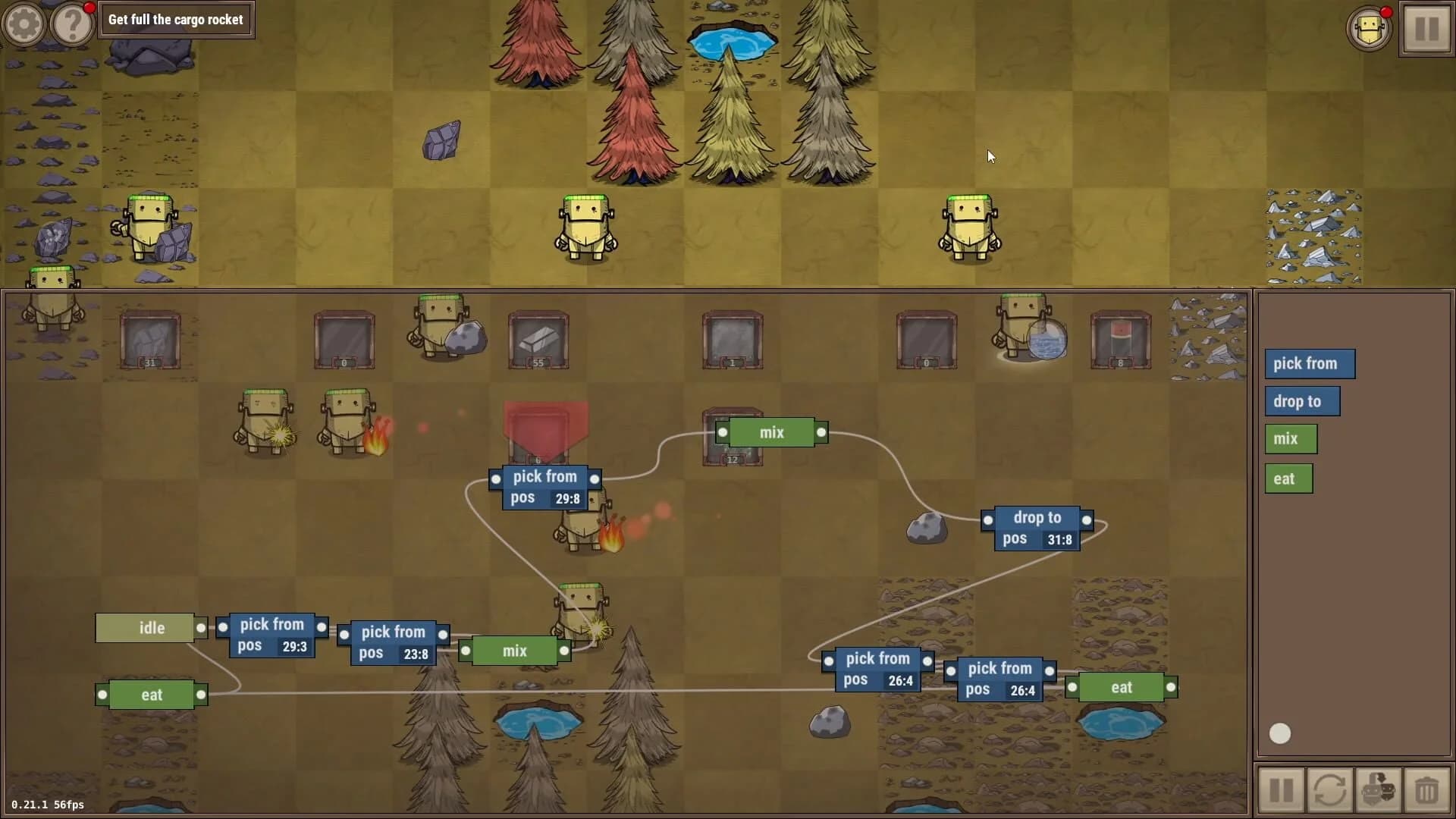
Task: Pause the program with bottom toolbar pause icon
Action: tap(1282, 789)
